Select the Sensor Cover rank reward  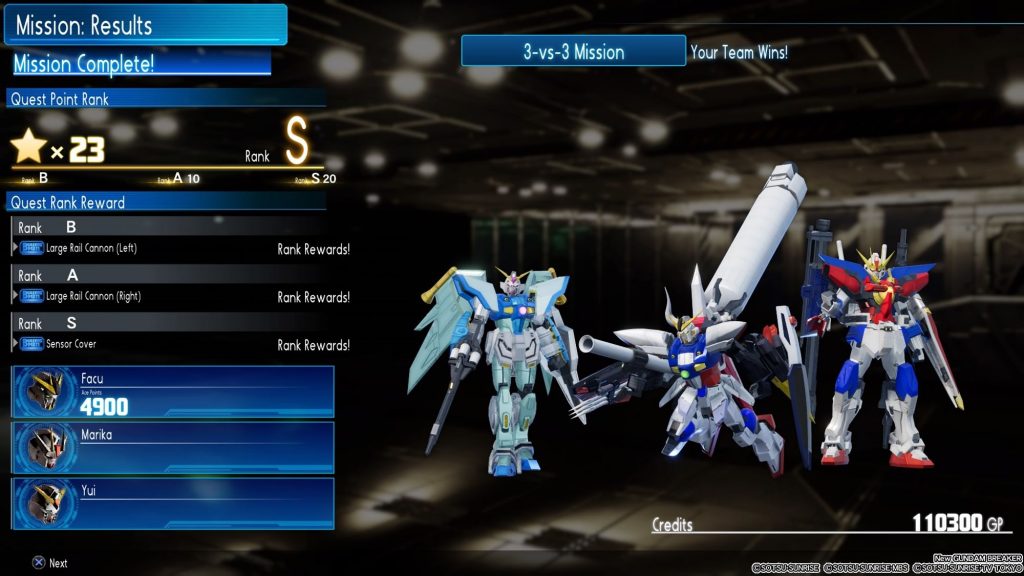pos(72,344)
